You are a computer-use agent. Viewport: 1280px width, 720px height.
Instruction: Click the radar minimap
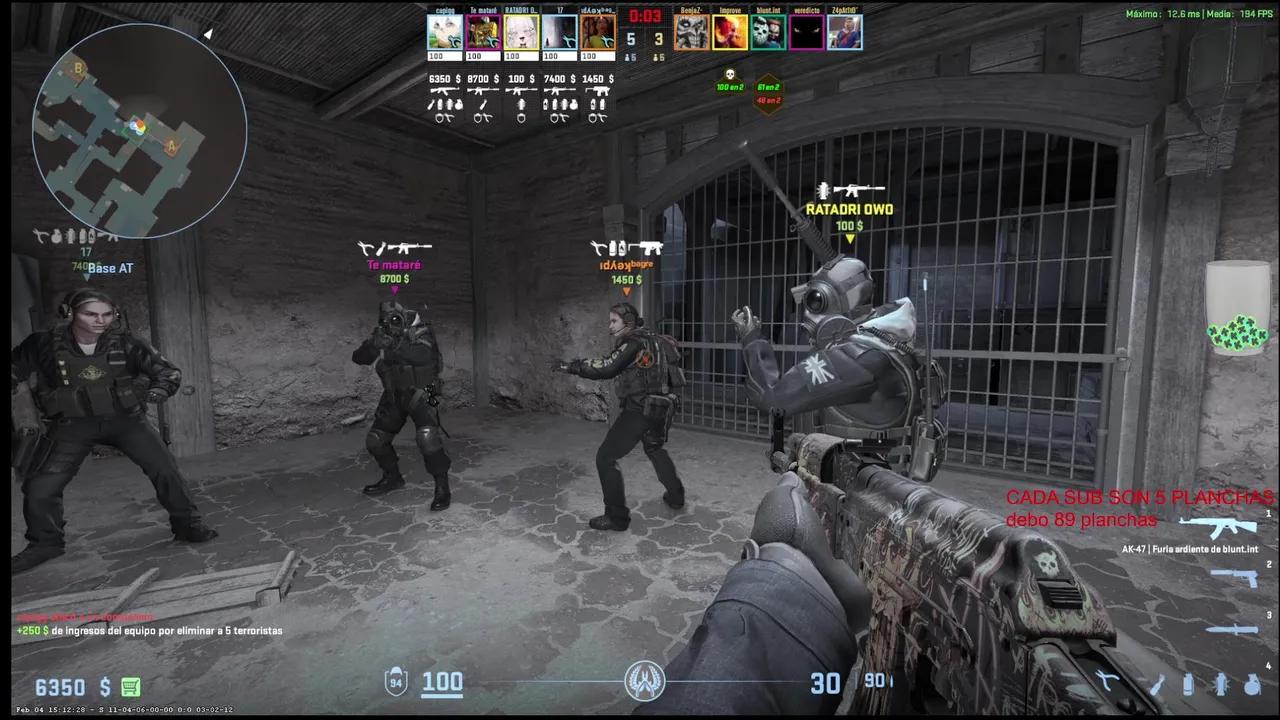click(x=139, y=130)
